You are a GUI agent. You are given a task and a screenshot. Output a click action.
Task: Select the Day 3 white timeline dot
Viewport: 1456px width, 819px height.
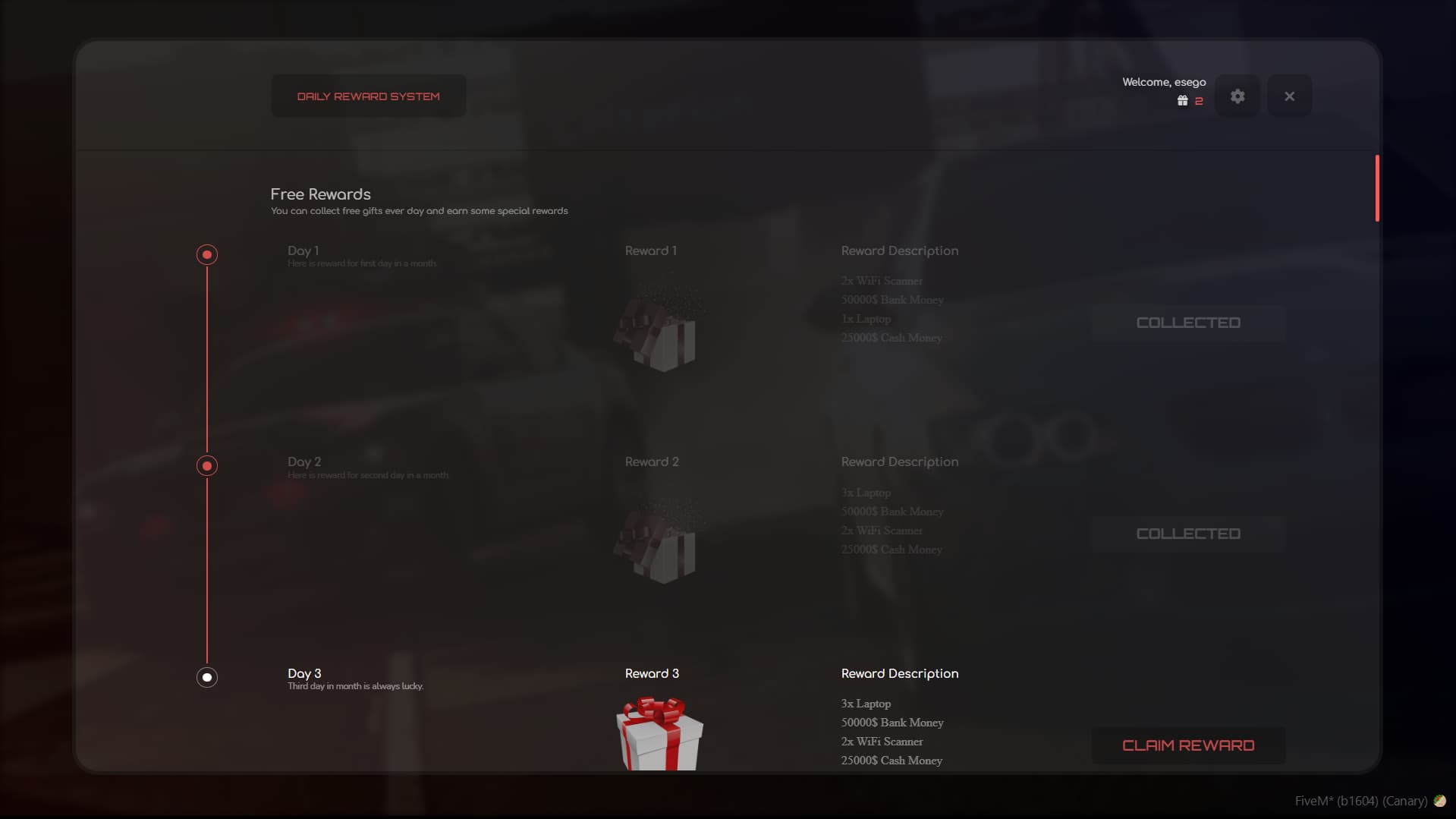[x=206, y=676]
